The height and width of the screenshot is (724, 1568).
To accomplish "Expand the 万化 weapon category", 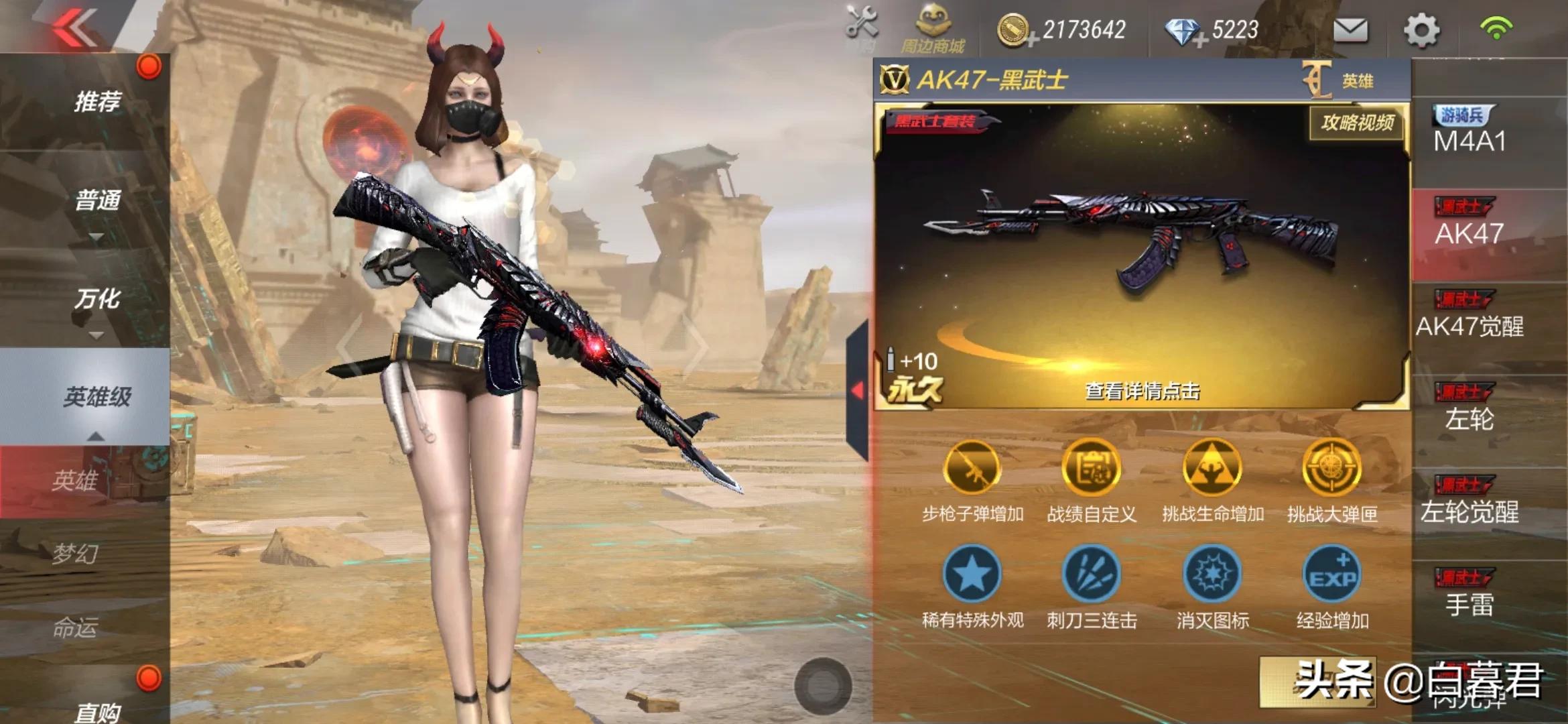I will [96, 300].
